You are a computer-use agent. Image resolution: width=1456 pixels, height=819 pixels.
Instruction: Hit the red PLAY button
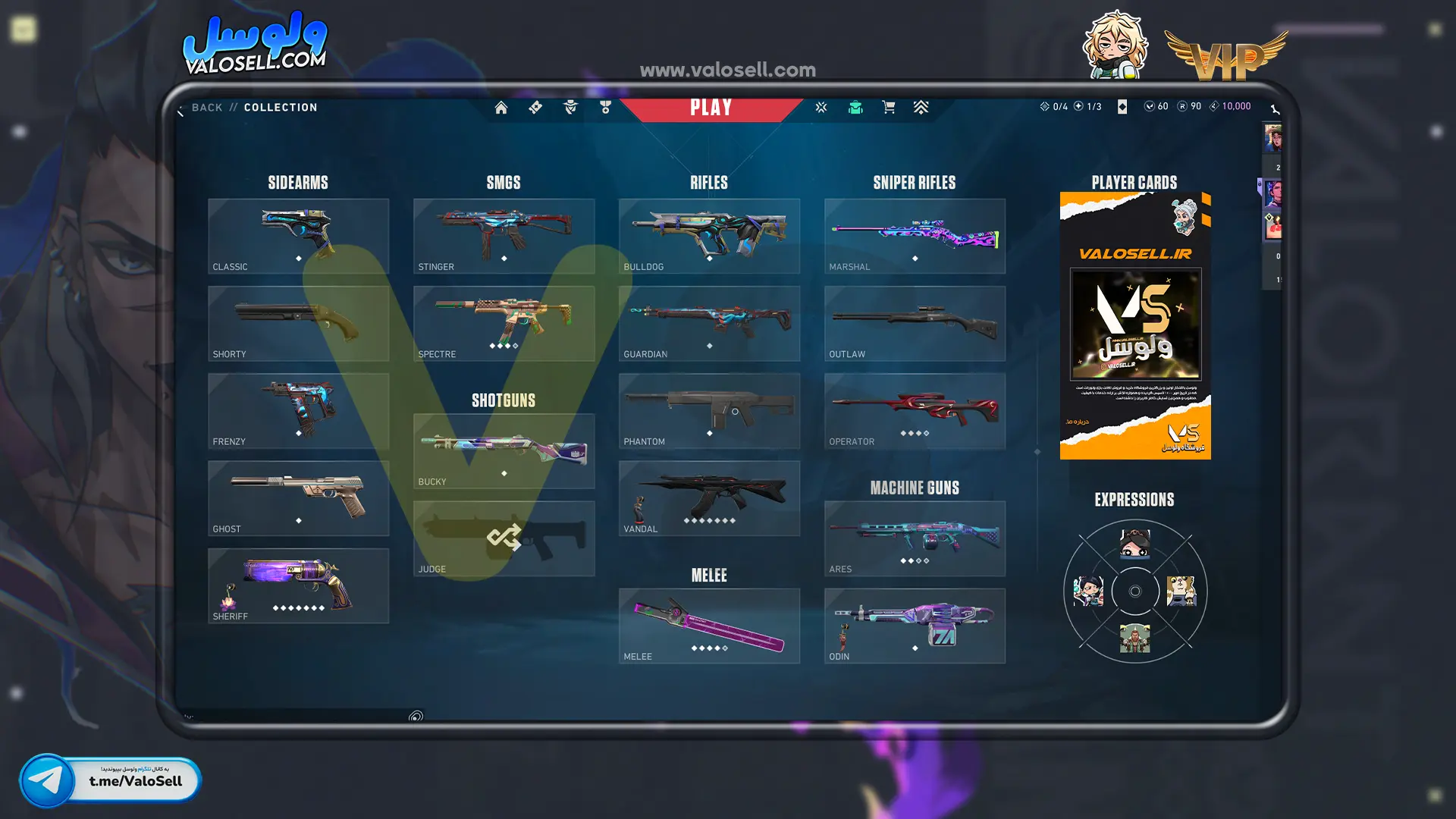711,108
